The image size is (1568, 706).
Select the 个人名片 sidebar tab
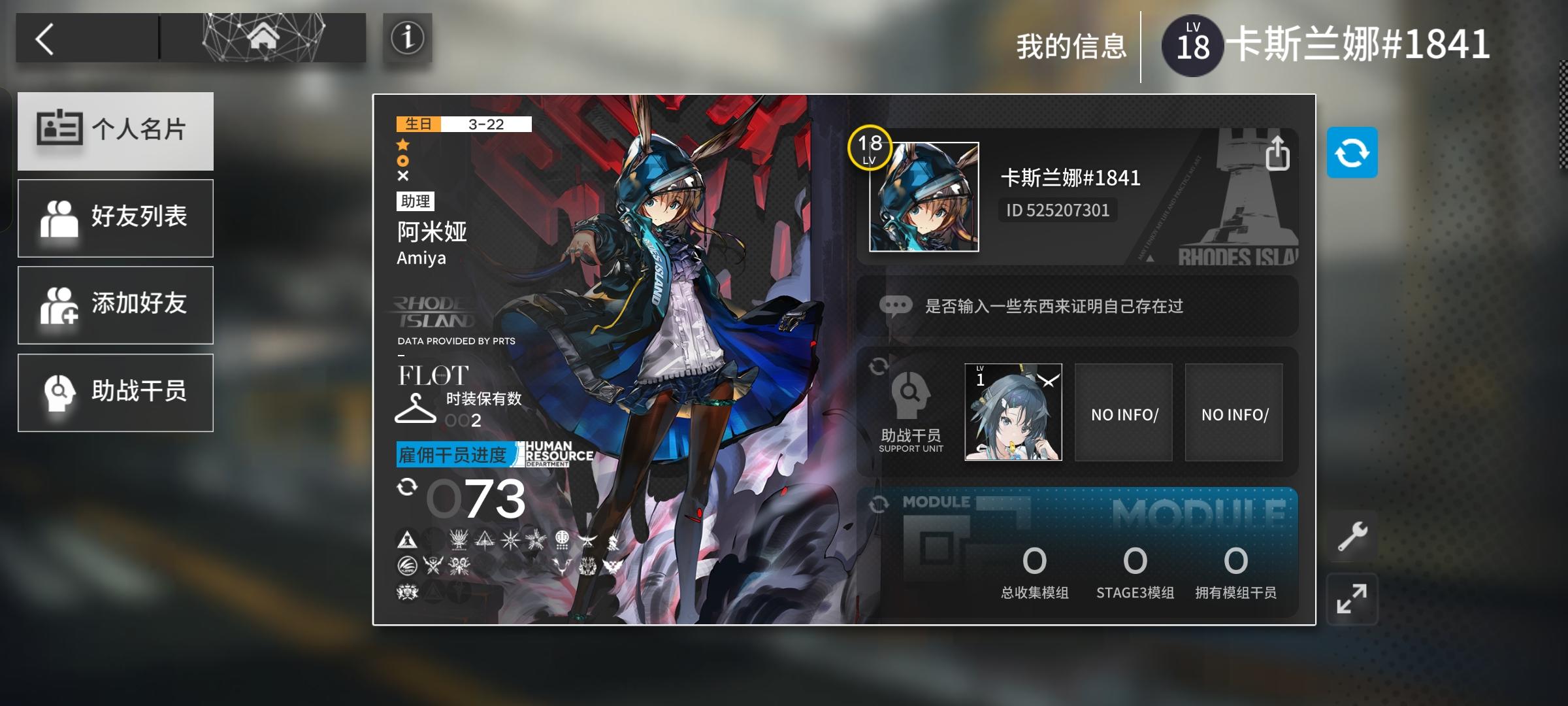click(116, 131)
